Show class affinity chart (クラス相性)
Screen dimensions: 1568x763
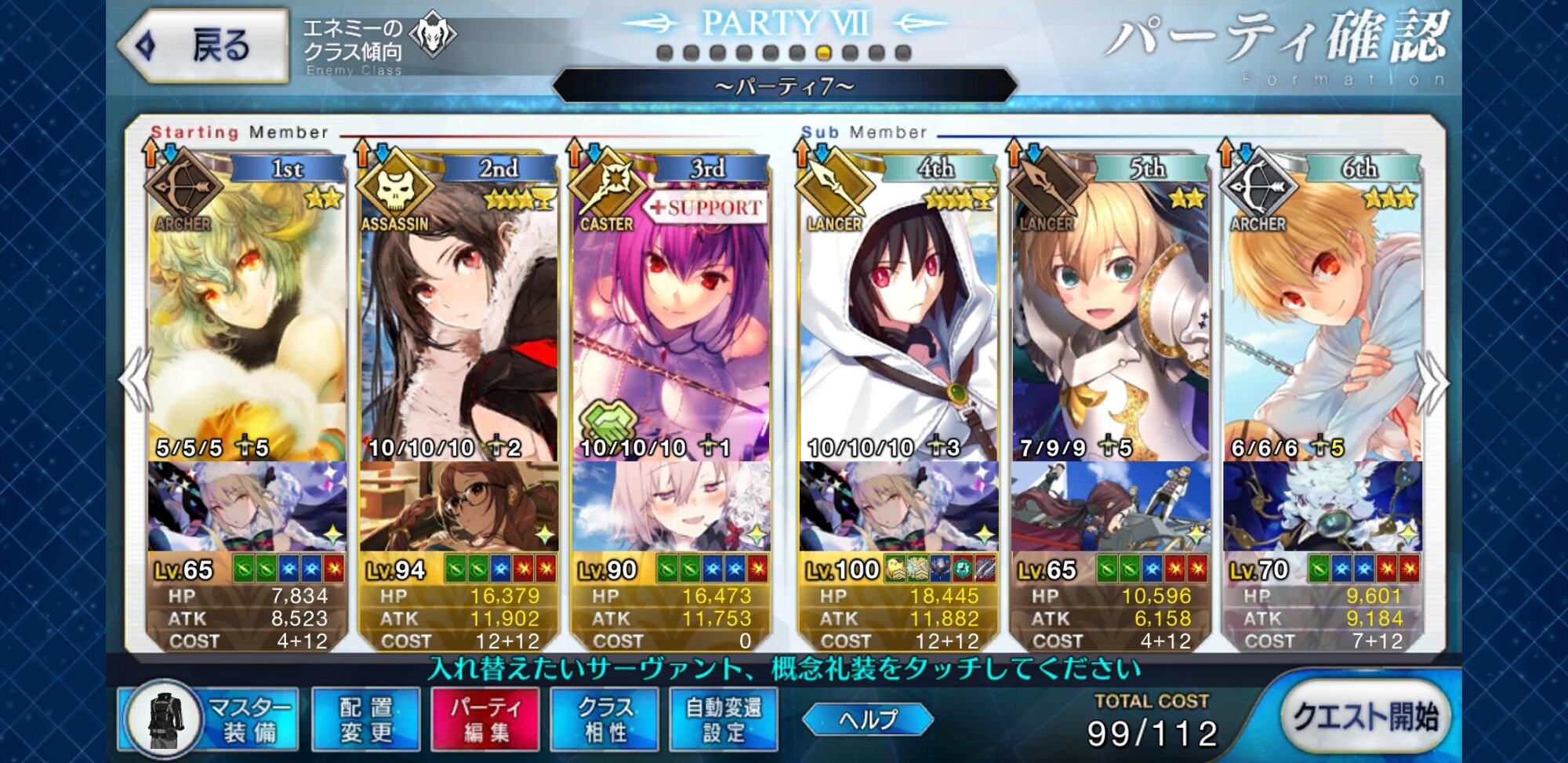(604, 719)
